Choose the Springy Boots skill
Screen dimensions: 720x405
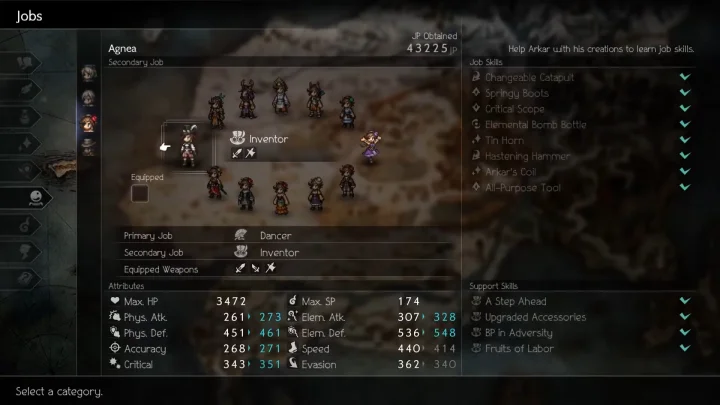point(516,93)
